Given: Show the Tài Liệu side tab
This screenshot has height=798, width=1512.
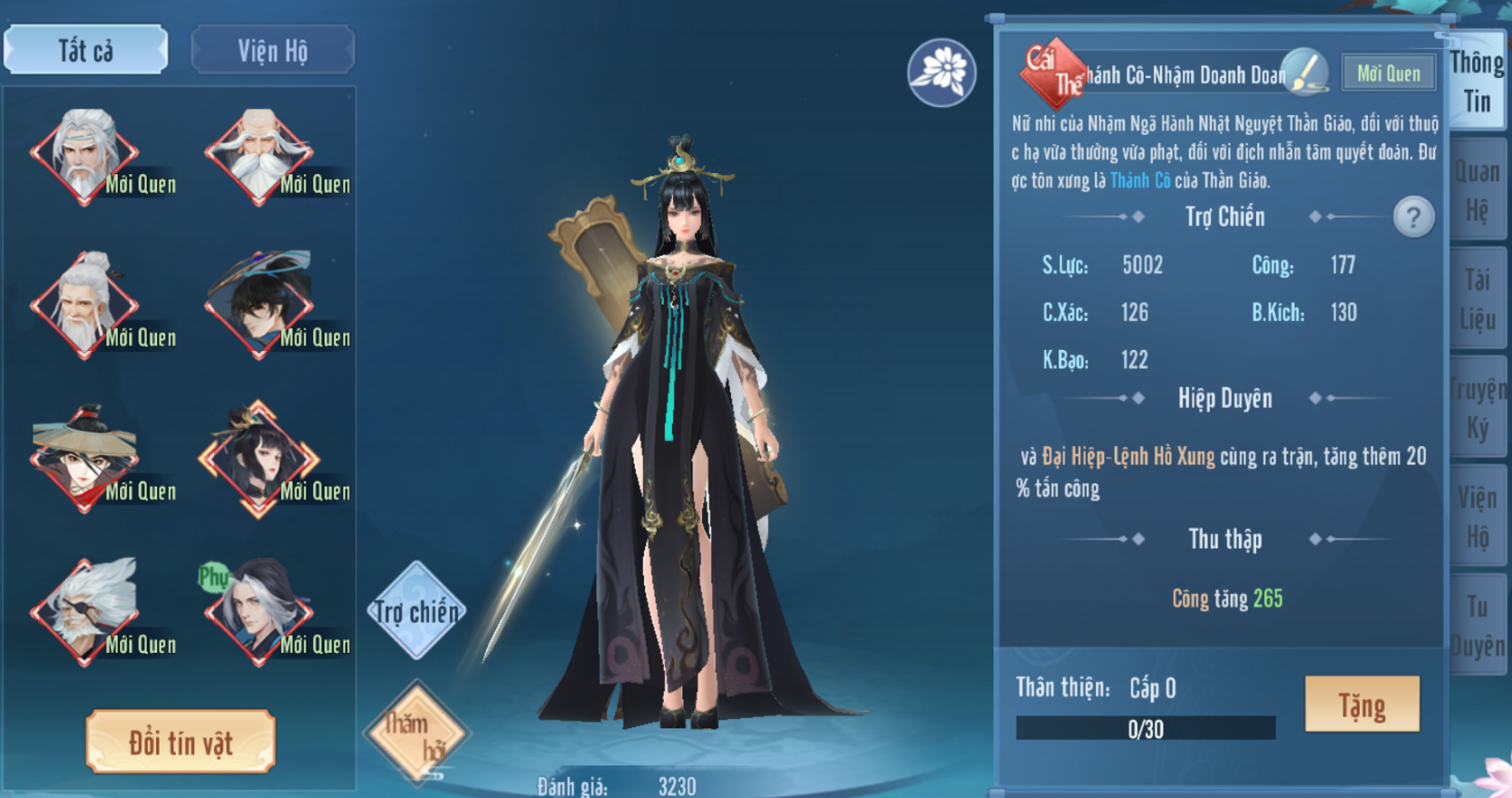Looking at the screenshot, I should (1477, 299).
